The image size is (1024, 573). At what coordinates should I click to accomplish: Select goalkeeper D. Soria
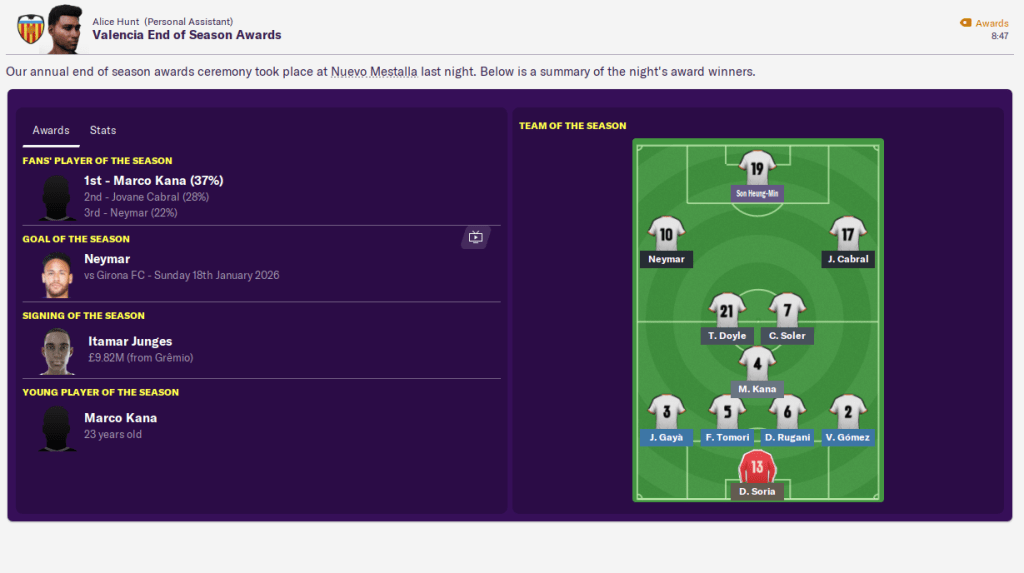click(x=757, y=467)
